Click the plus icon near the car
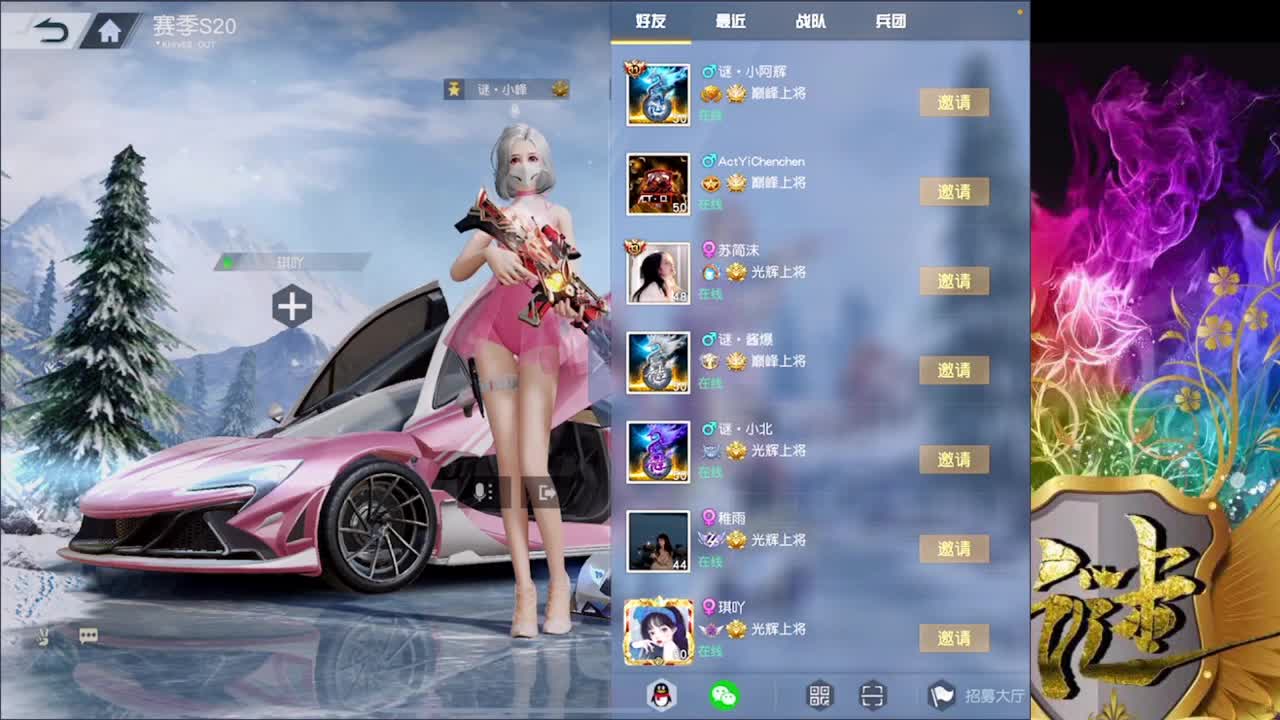 pyautogui.click(x=291, y=306)
